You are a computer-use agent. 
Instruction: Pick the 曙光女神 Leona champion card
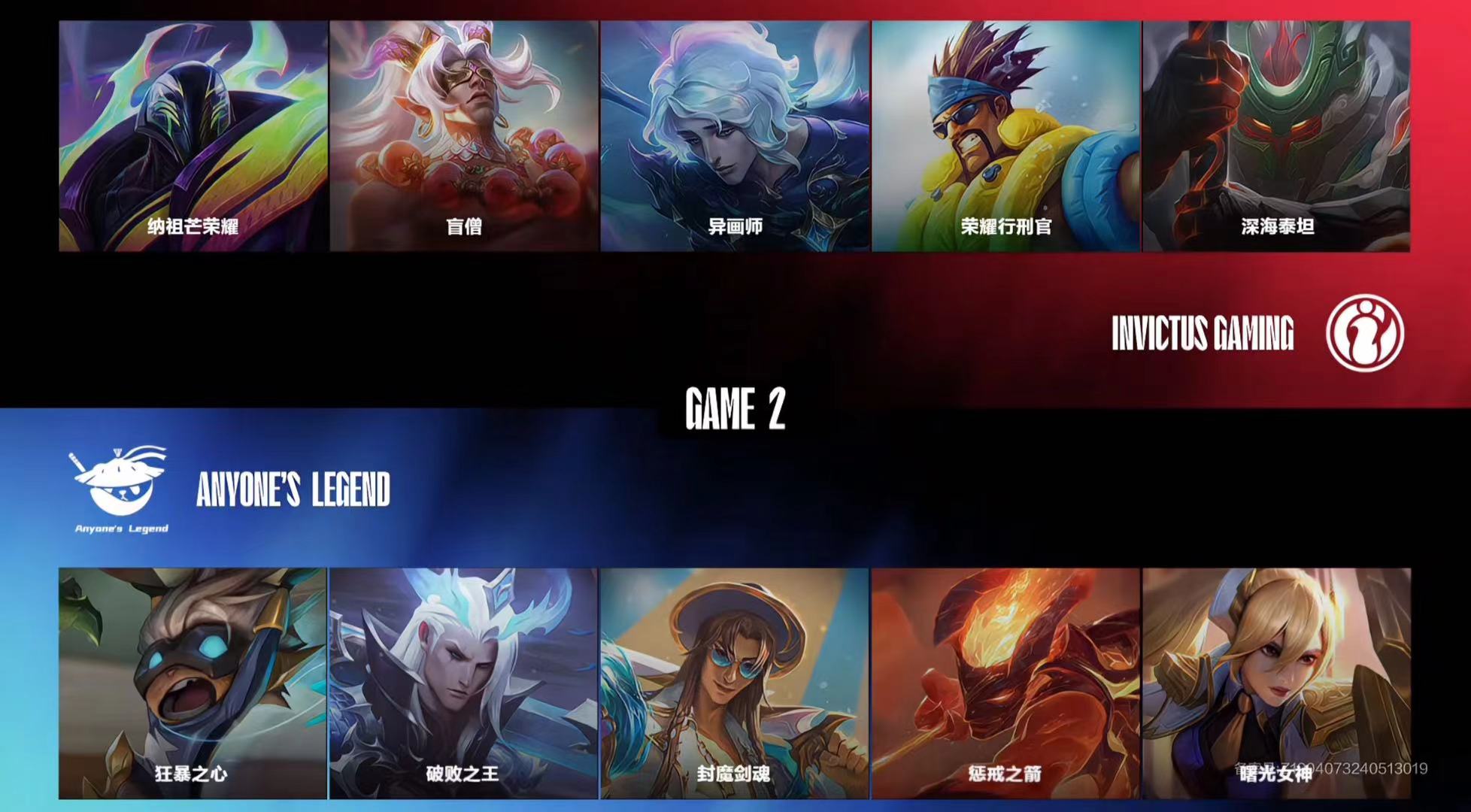tap(1276, 683)
